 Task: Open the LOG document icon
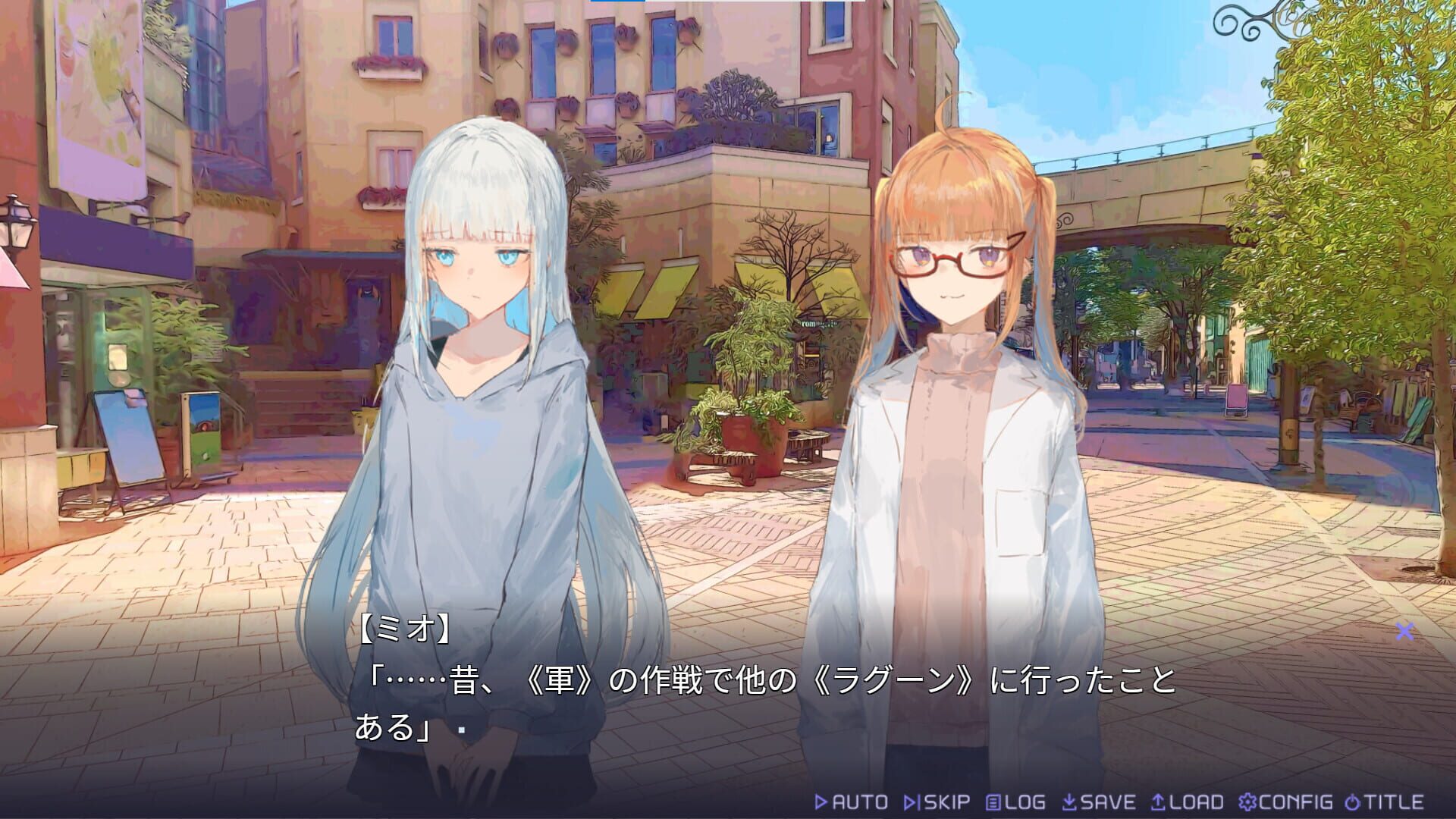pyautogui.click(x=993, y=802)
